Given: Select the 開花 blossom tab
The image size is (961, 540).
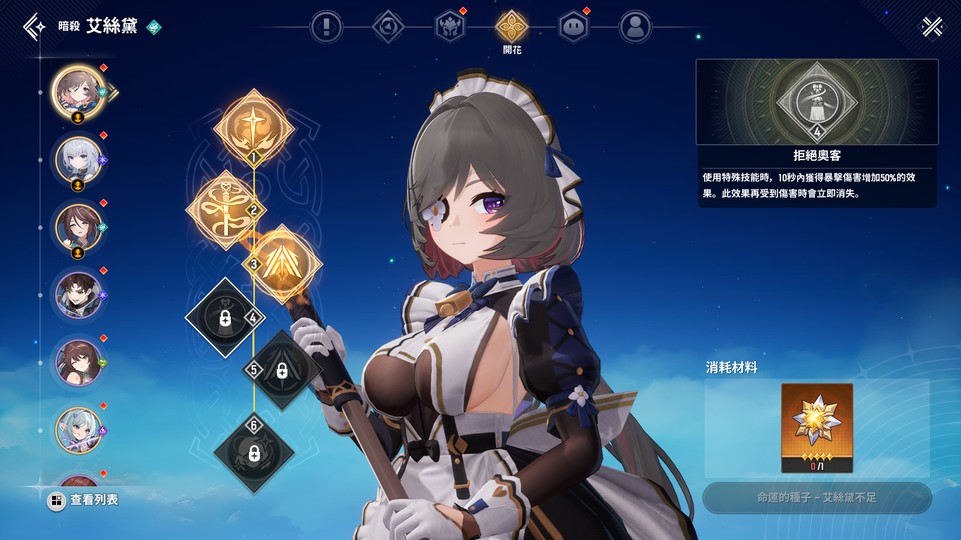Looking at the screenshot, I should coord(512,27).
